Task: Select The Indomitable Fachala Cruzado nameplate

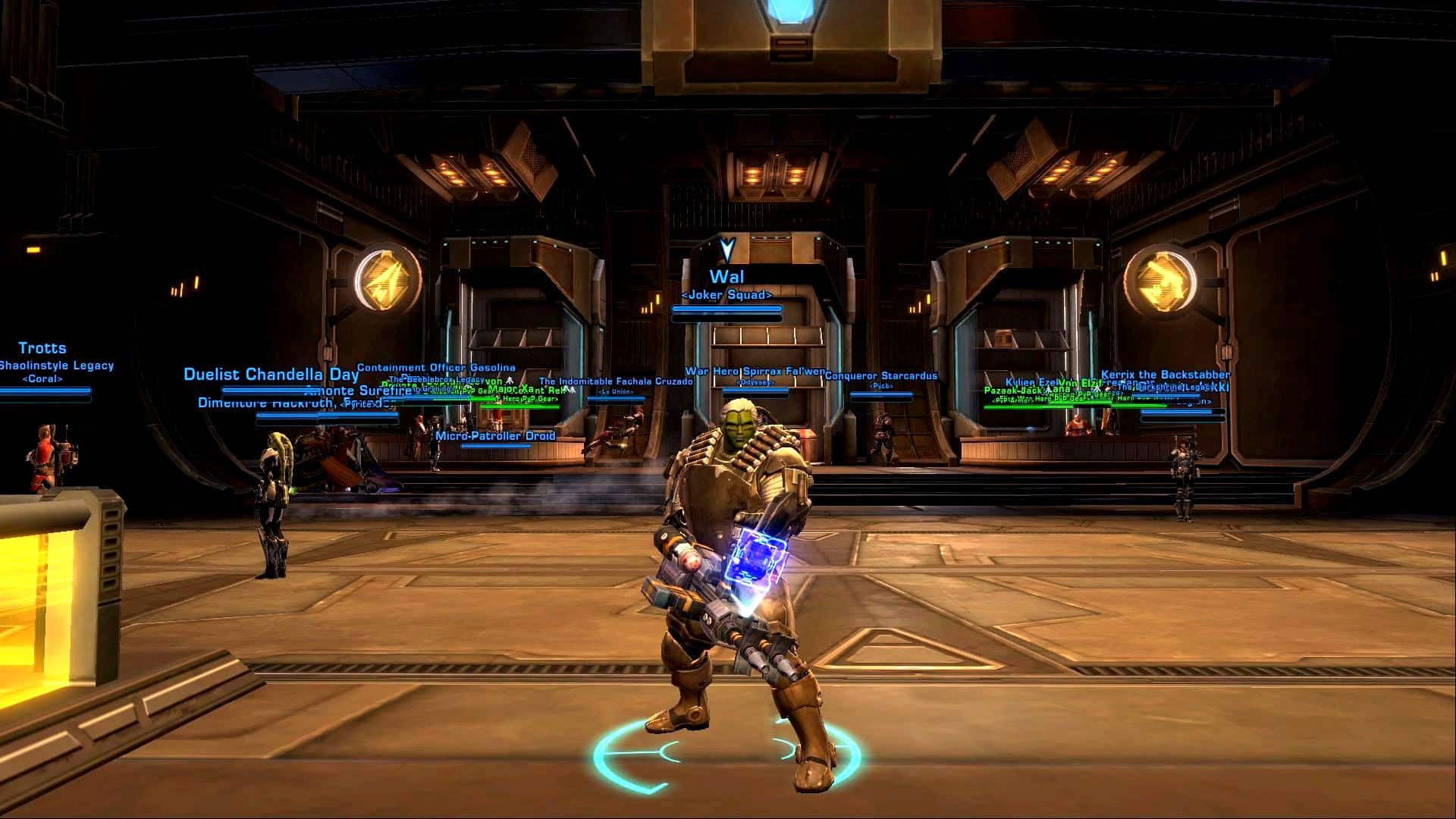Action: click(x=615, y=381)
